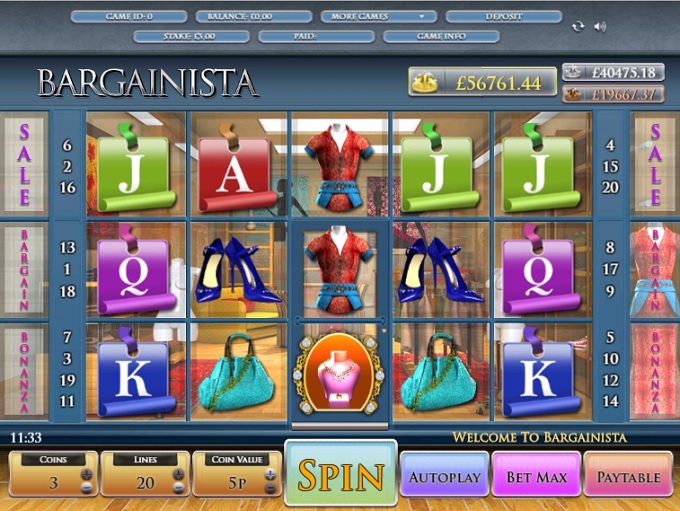
Task: Show the Game Info panel
Action: [441, 36]
